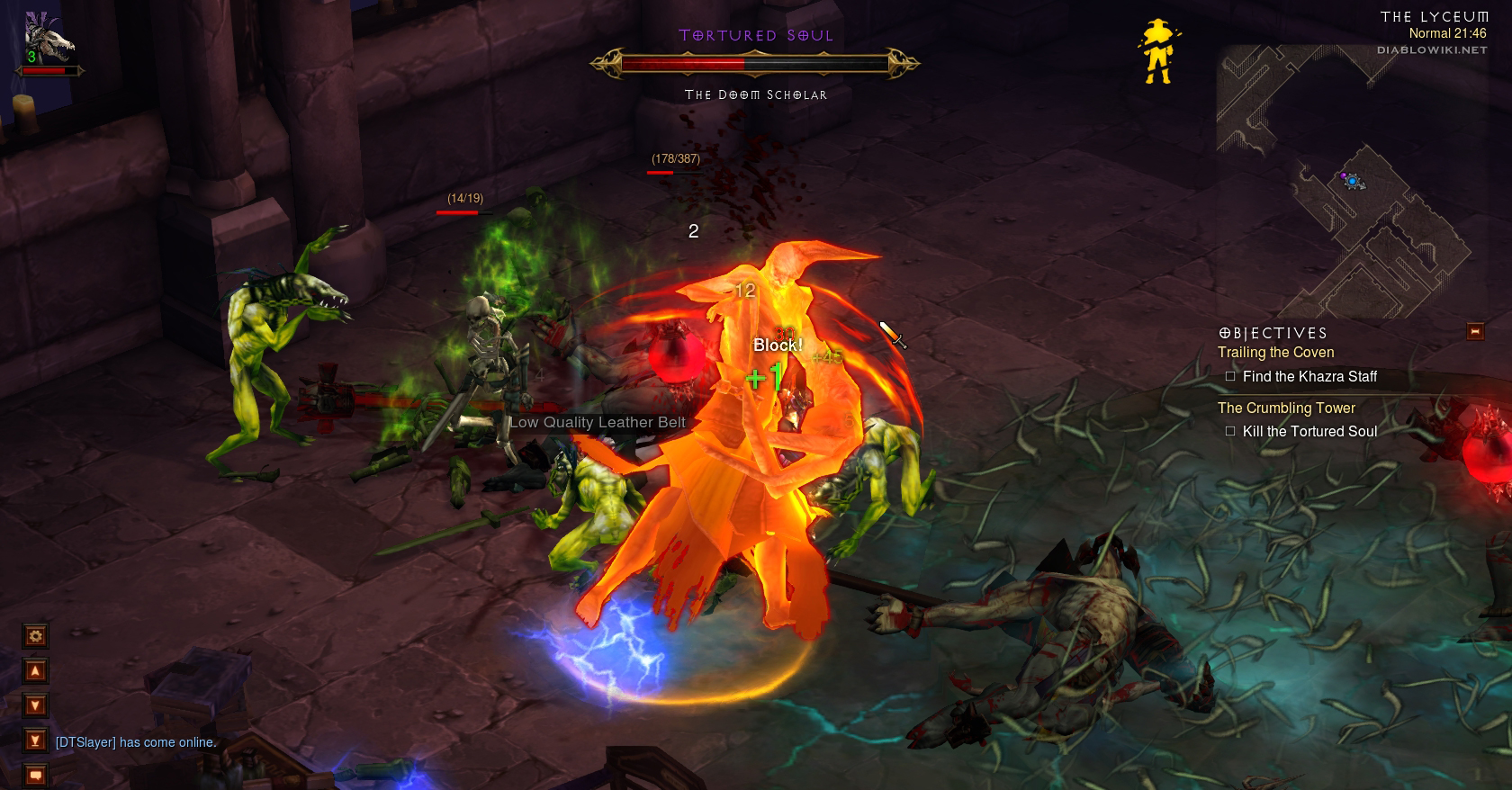This screenshot has width=1512, height=790.
Task: Open the chat settings gear button
Action: 35,636
